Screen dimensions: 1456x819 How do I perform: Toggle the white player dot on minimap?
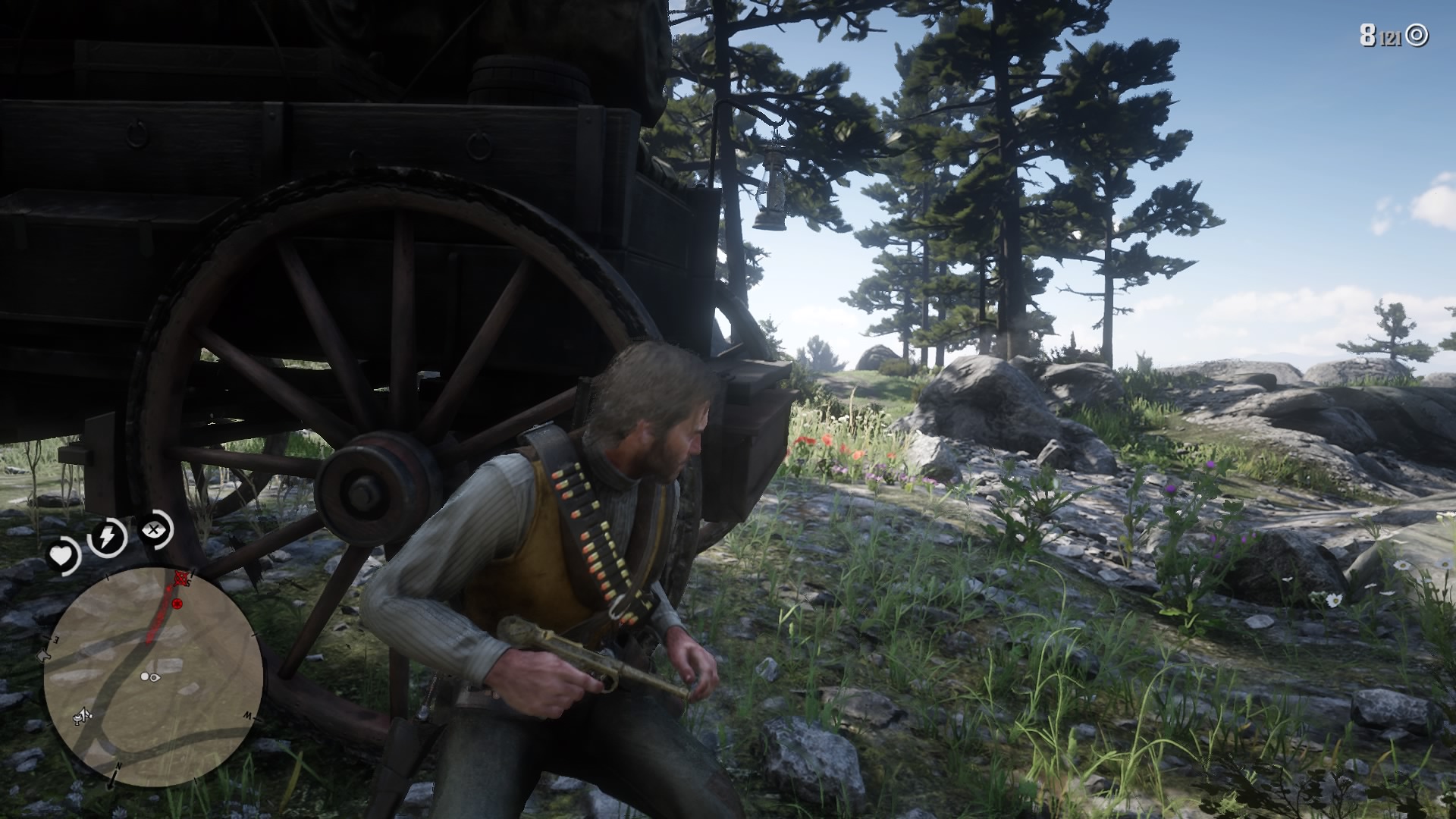(x=144, y=676)
